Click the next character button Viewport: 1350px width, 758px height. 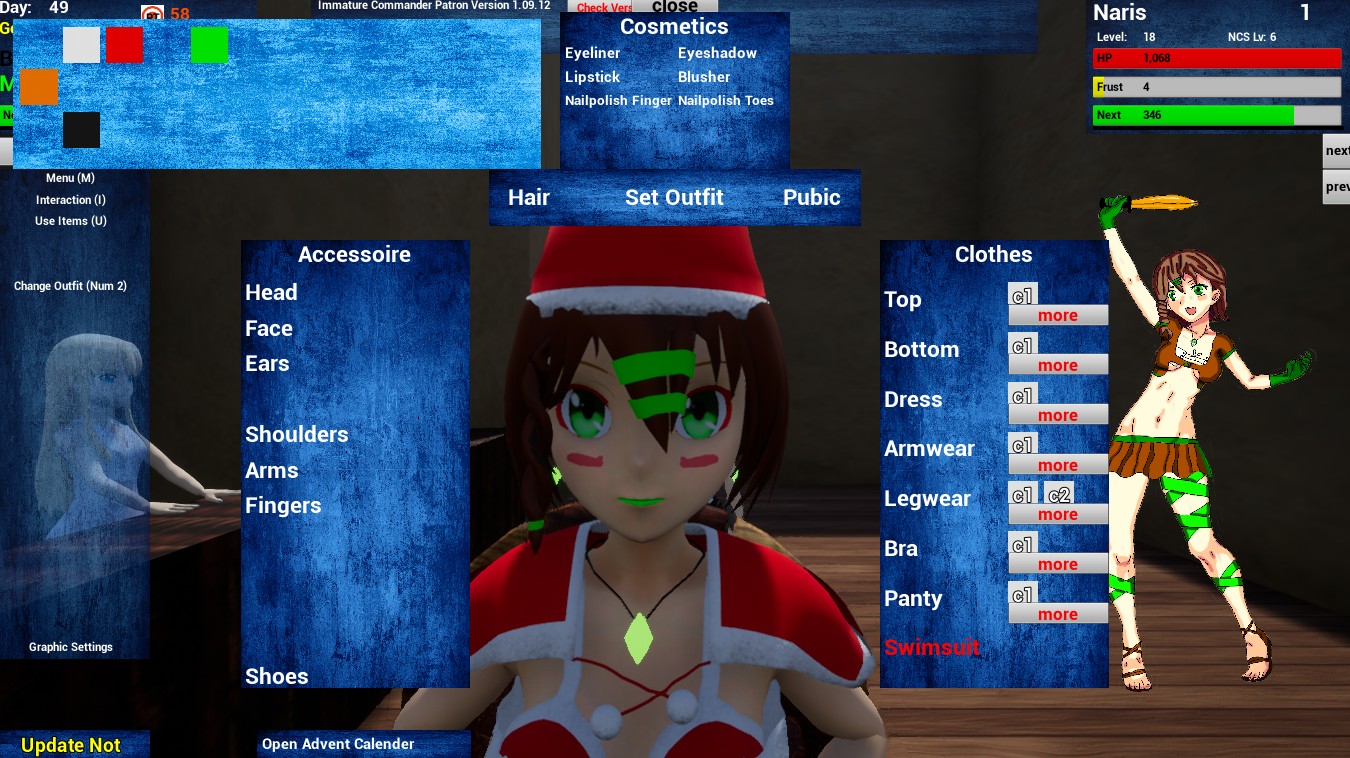(1338, 150)
